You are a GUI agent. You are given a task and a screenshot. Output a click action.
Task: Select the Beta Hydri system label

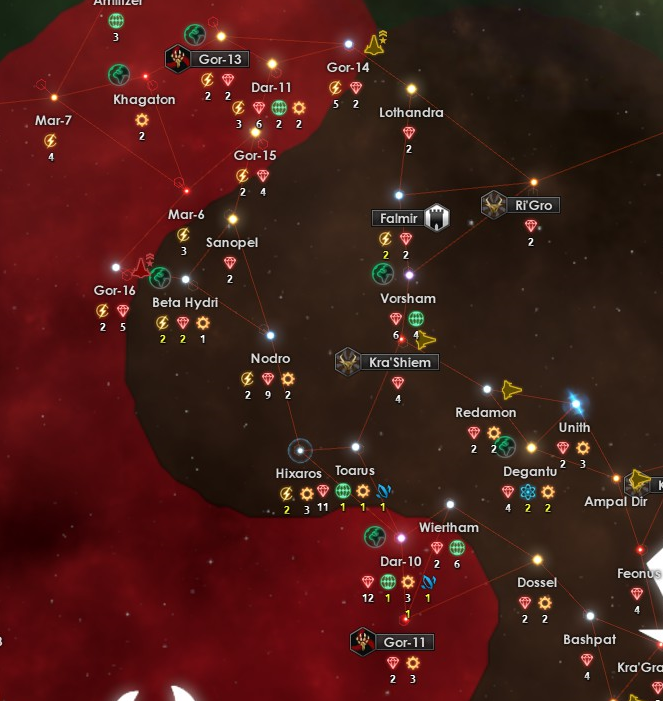point(185,303)
